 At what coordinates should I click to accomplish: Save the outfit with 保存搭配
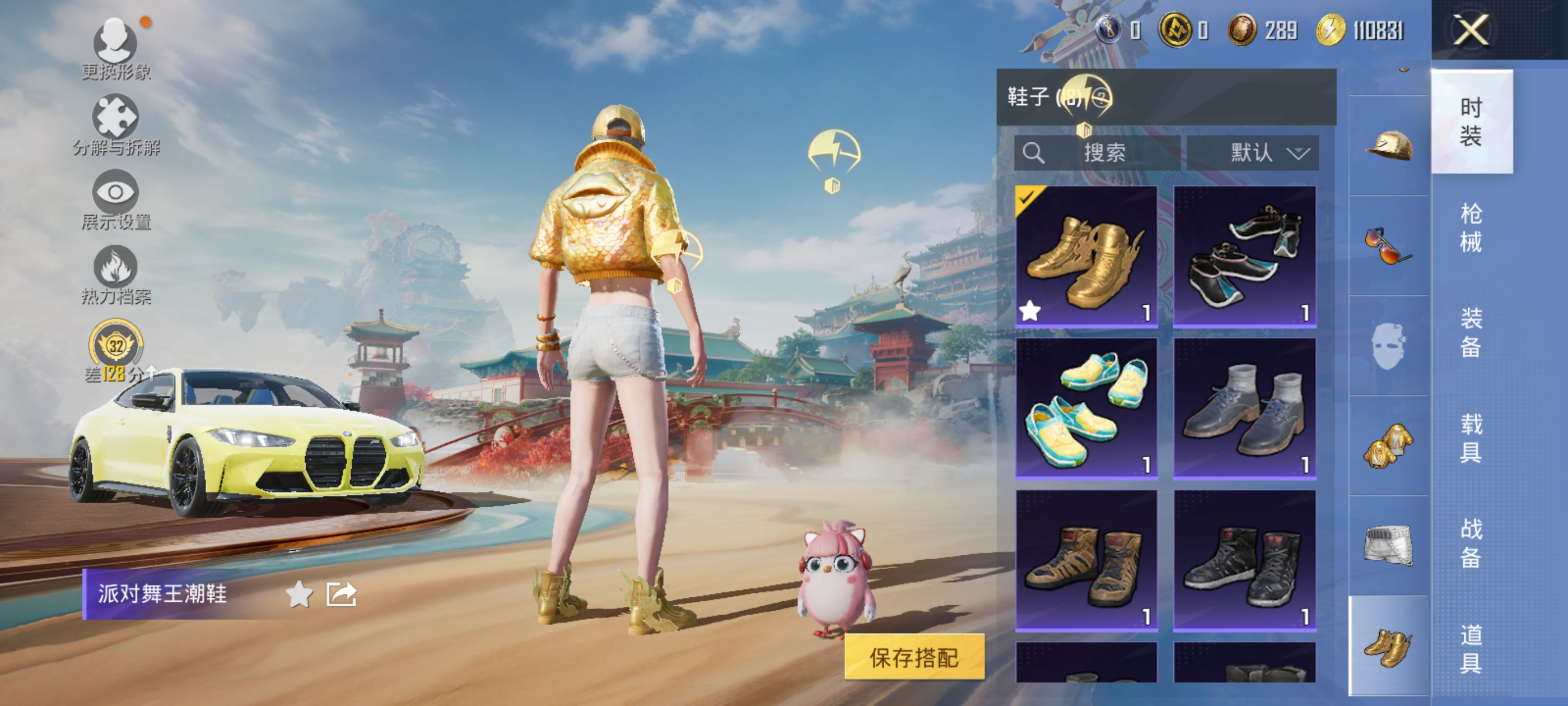(x=914, y=657)
